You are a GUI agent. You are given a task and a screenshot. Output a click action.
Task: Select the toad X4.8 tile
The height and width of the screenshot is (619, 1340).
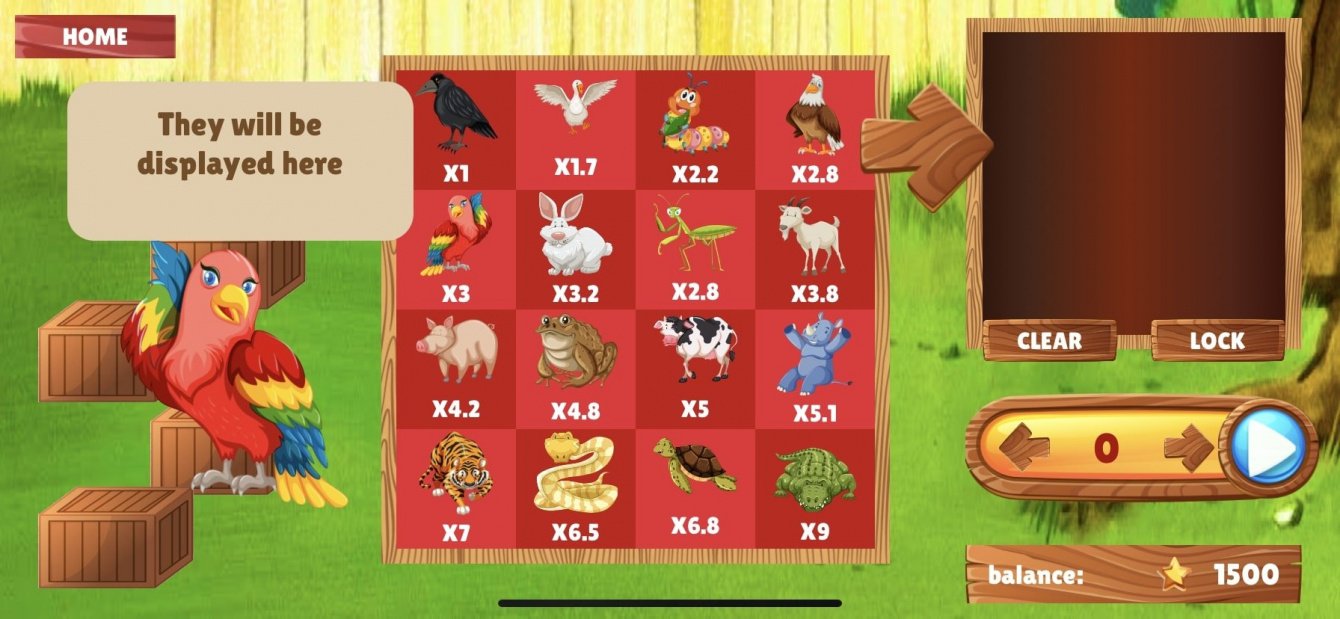(x=575, y=368)
